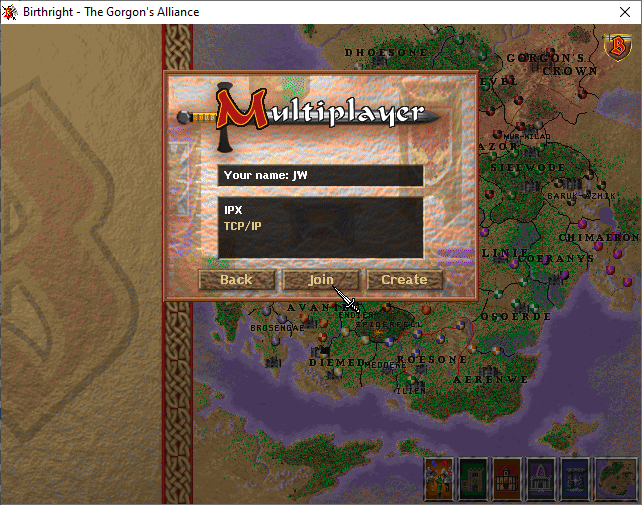Choose the blue magical source icon

pos(575,478)
